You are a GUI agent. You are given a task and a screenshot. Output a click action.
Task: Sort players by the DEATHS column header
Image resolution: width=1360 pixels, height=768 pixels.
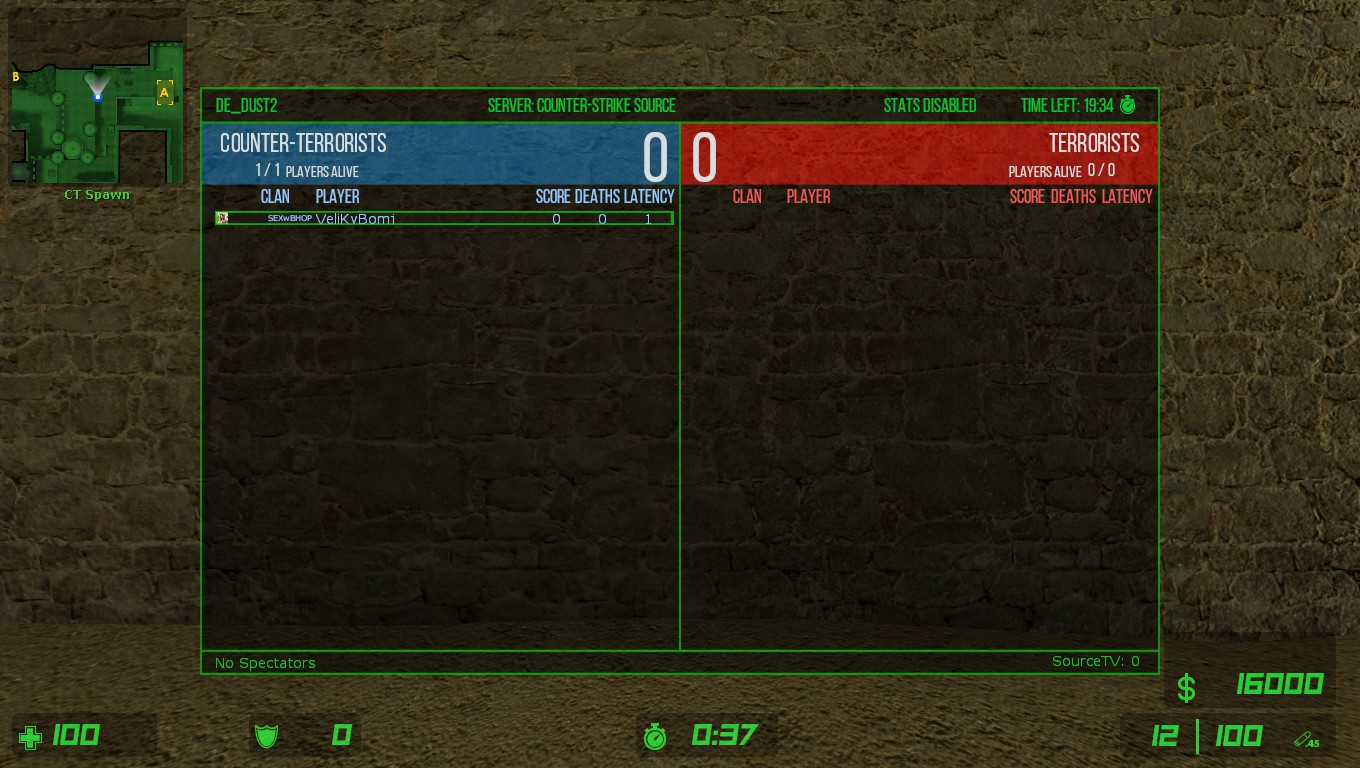click(x=597, y=196)
